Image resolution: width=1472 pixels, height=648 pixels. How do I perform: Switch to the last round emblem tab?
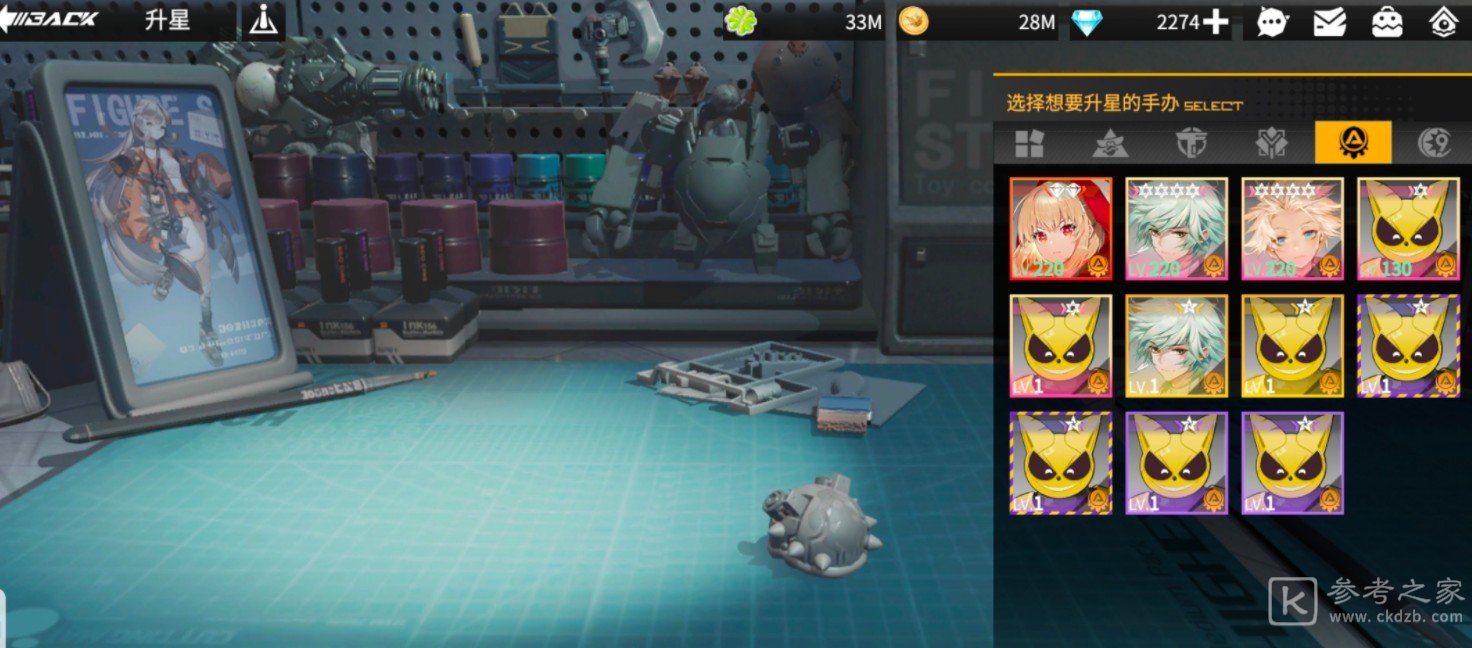pyautogui.click(x=1435, y=143)
